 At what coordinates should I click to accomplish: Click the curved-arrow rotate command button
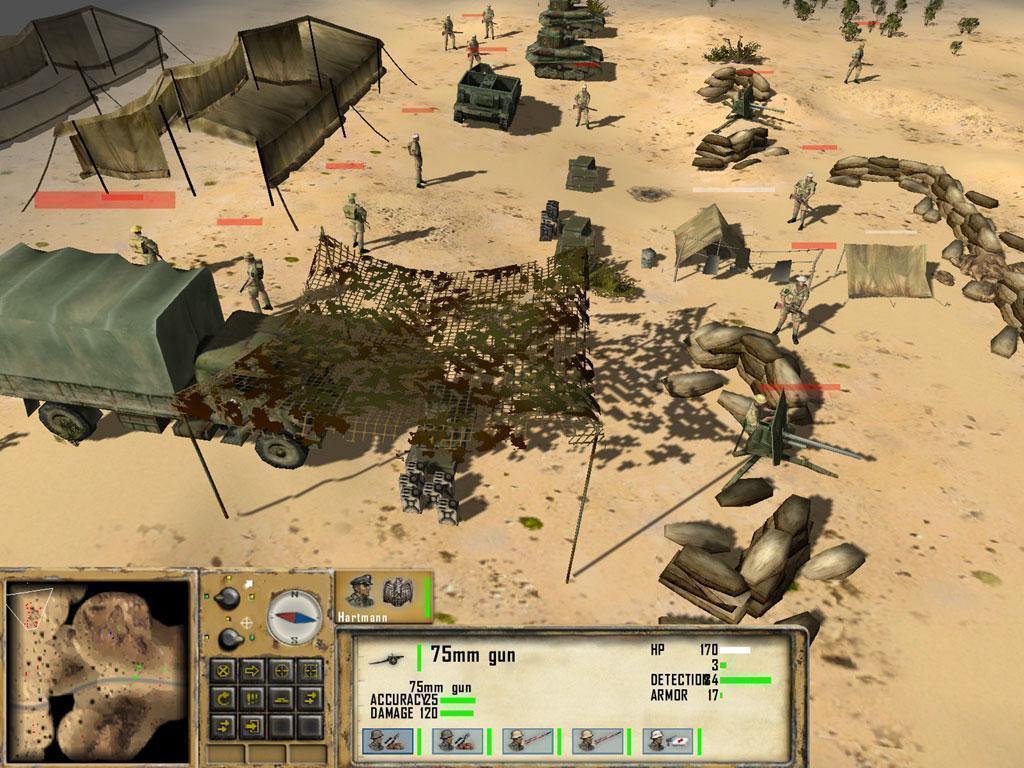click(x=224, y=697)
